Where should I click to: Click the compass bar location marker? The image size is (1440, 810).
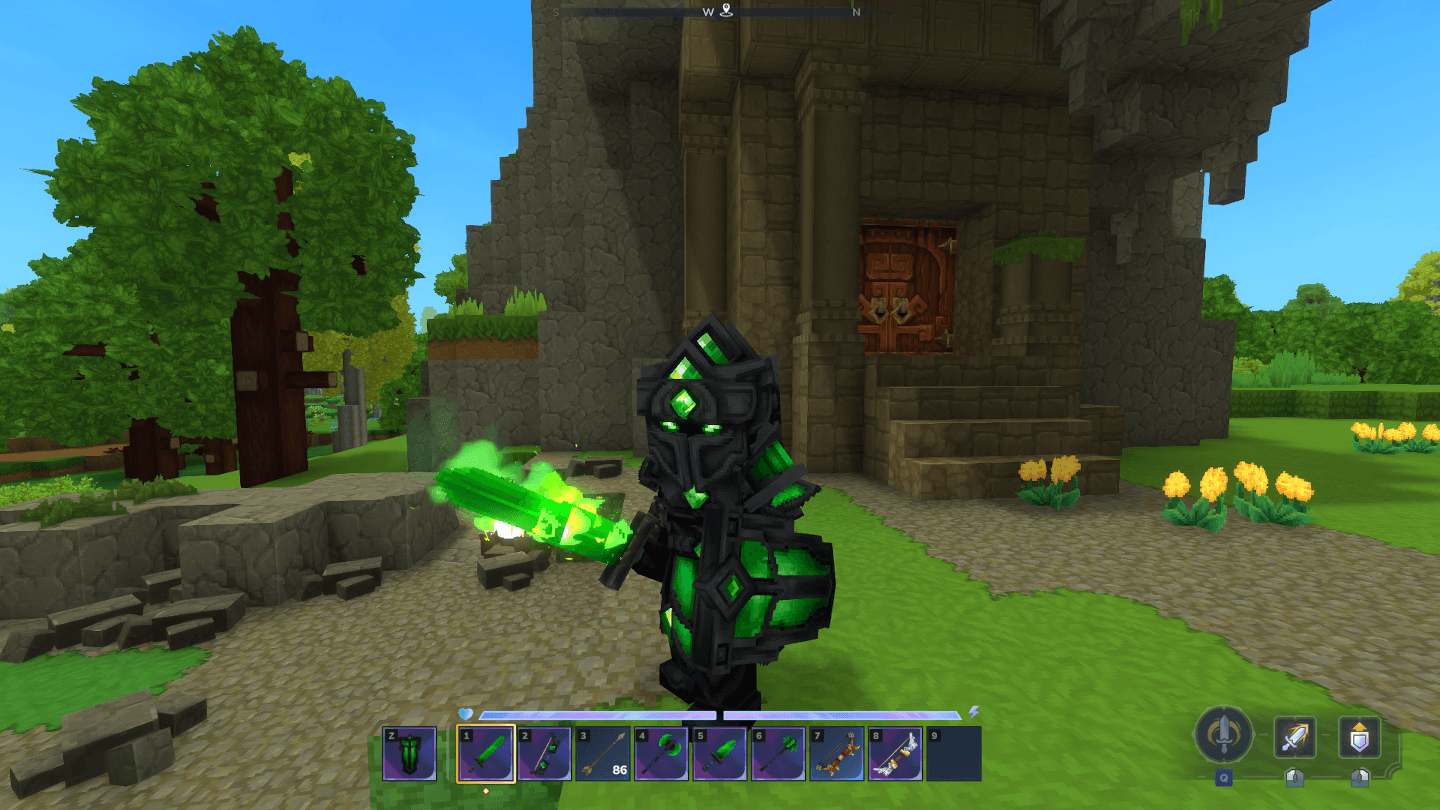(x=726, y=11)
